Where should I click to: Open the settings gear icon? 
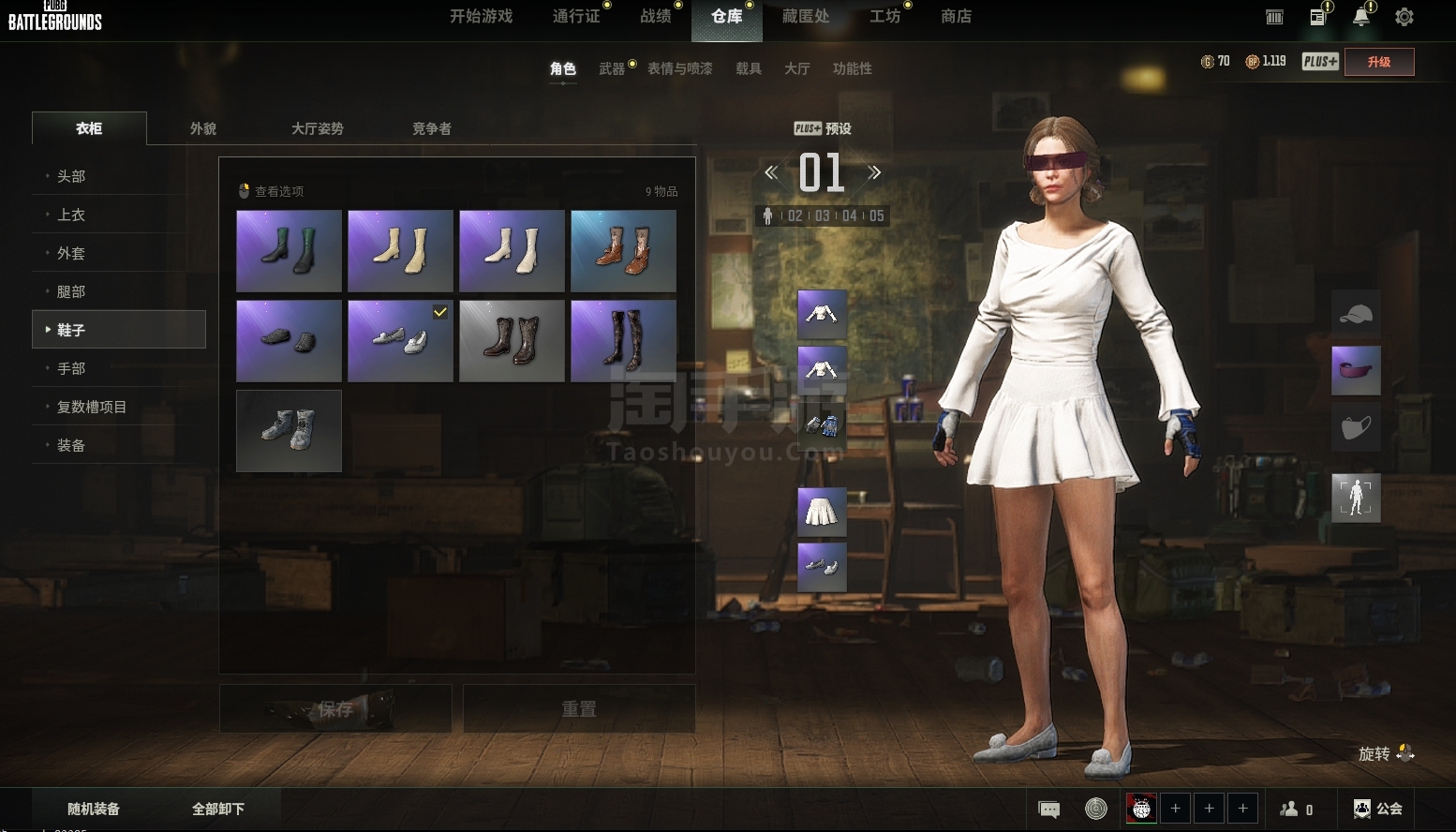[x=1404, y=17]
